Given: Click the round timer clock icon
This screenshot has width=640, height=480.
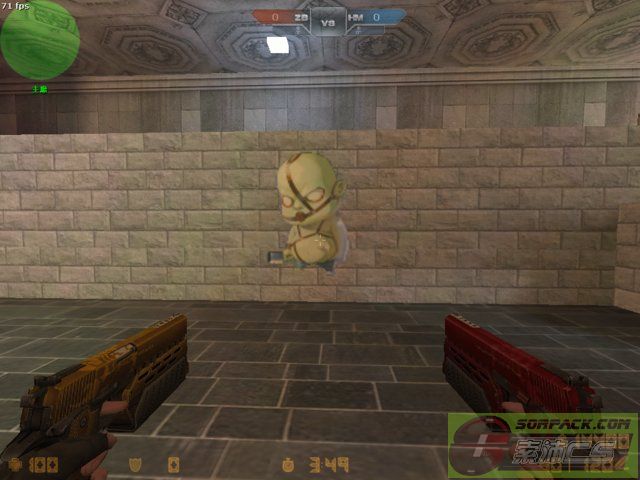Looking at the screenshot, I should point(287,465).
